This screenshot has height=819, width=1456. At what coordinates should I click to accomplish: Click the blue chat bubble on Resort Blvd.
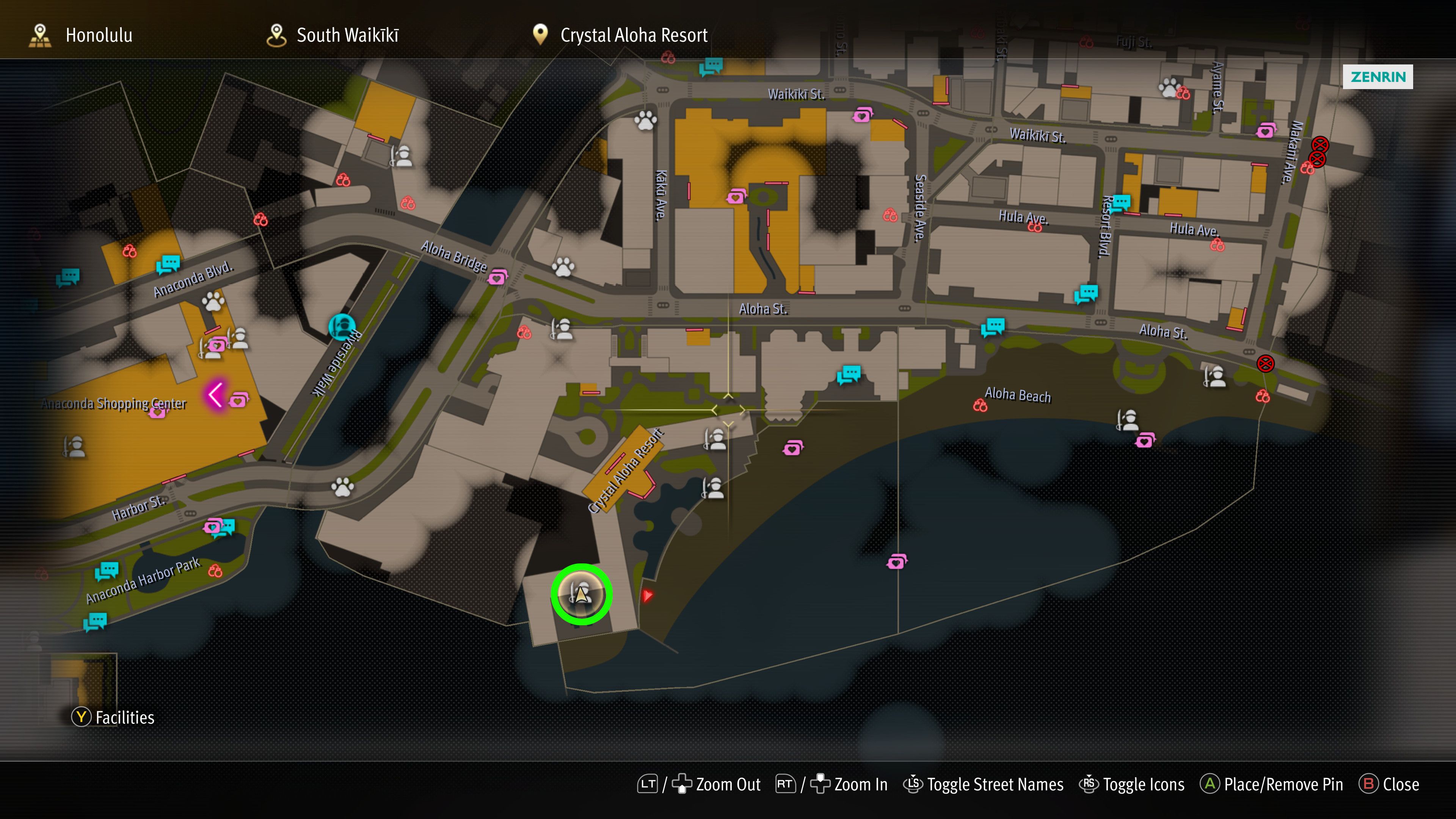pyautogui.click(x=1120, y=202)
